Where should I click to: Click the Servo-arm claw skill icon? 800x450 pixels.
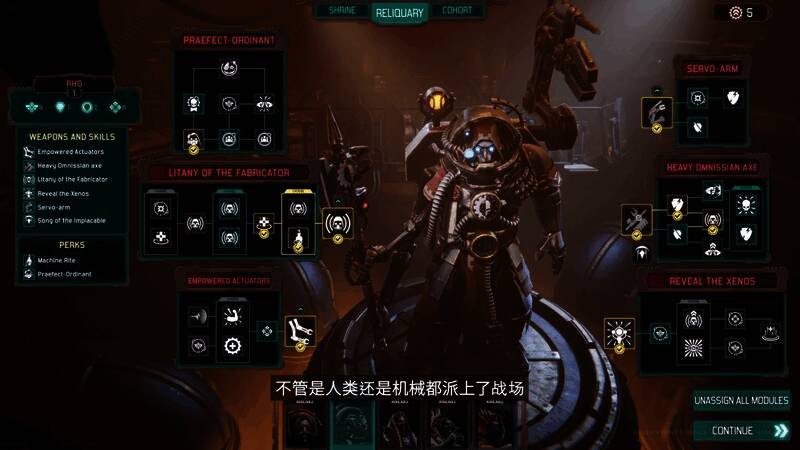(x=657, y=111)
